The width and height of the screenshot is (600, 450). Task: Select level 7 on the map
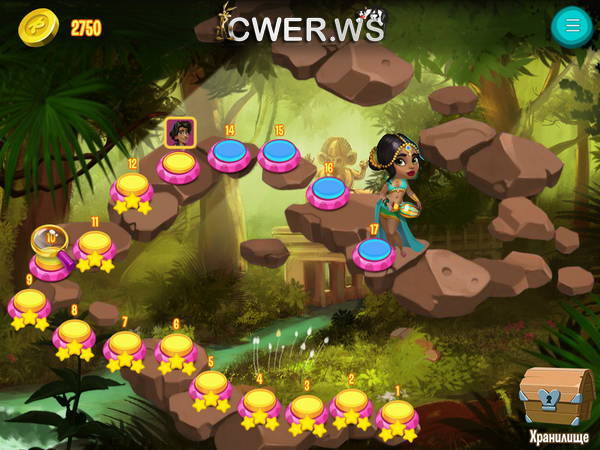[125, 346]
